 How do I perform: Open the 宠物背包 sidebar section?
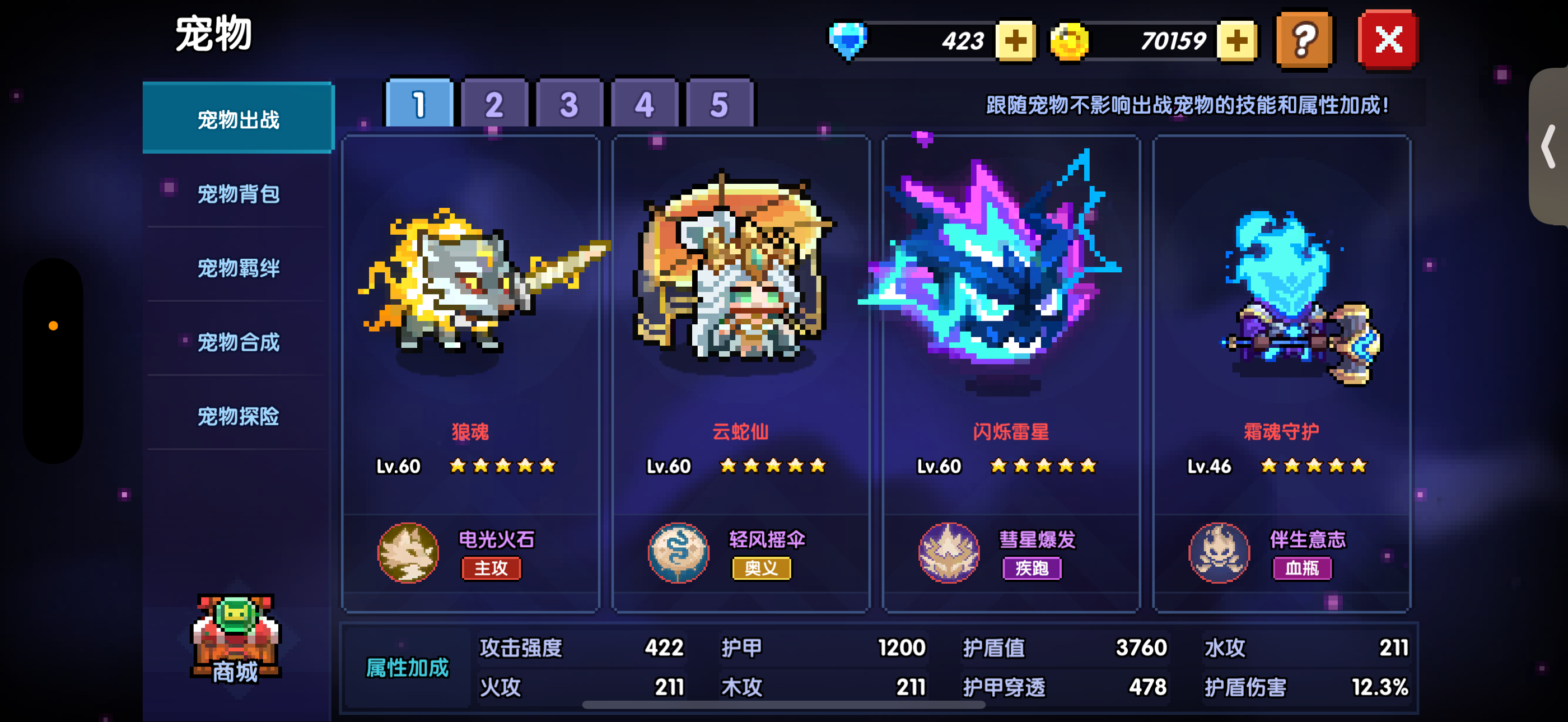tap(238, 194)
